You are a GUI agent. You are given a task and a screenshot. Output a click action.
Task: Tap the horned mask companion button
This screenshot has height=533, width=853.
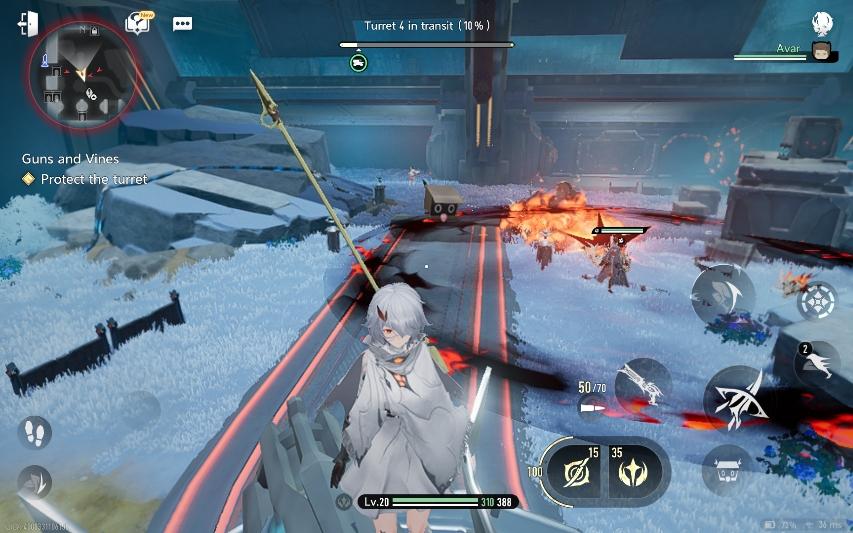tap(726, 468)
